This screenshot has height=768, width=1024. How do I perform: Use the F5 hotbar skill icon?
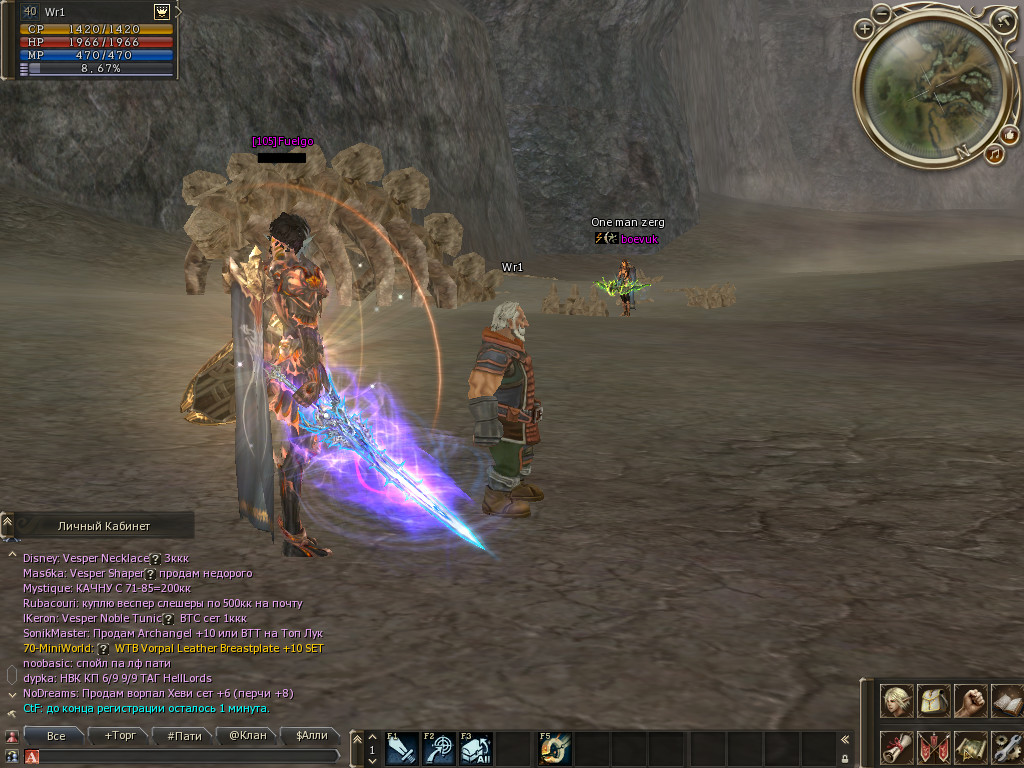(x=555, y=748)
